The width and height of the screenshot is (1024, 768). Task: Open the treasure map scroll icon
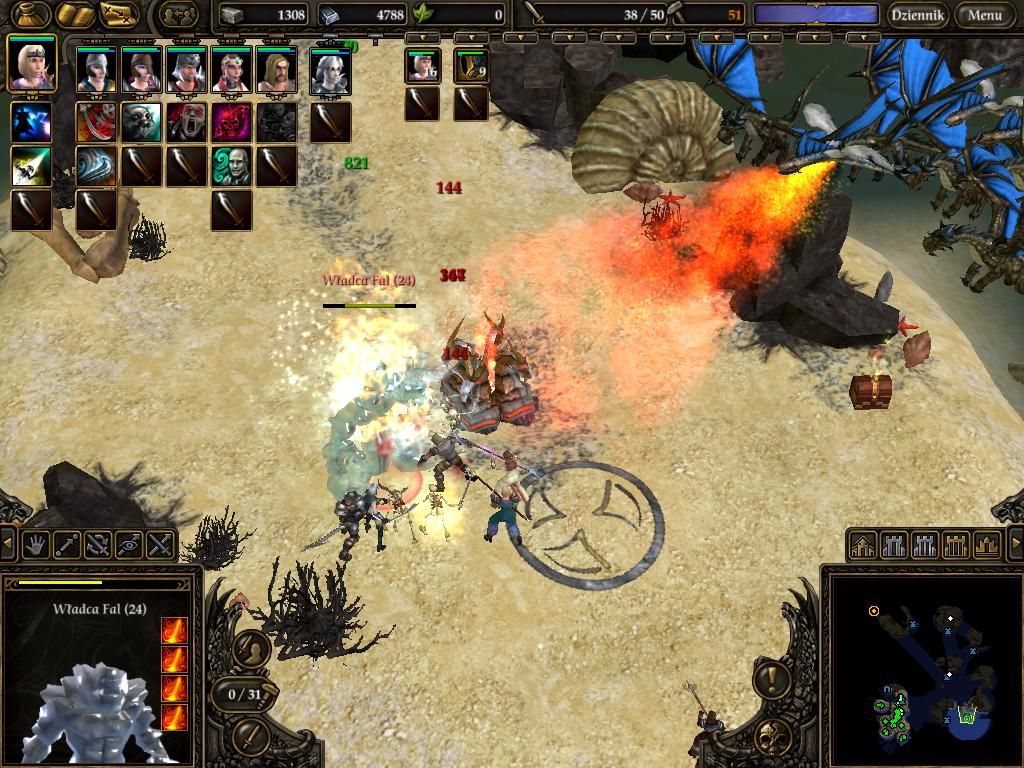click(119, 15)
